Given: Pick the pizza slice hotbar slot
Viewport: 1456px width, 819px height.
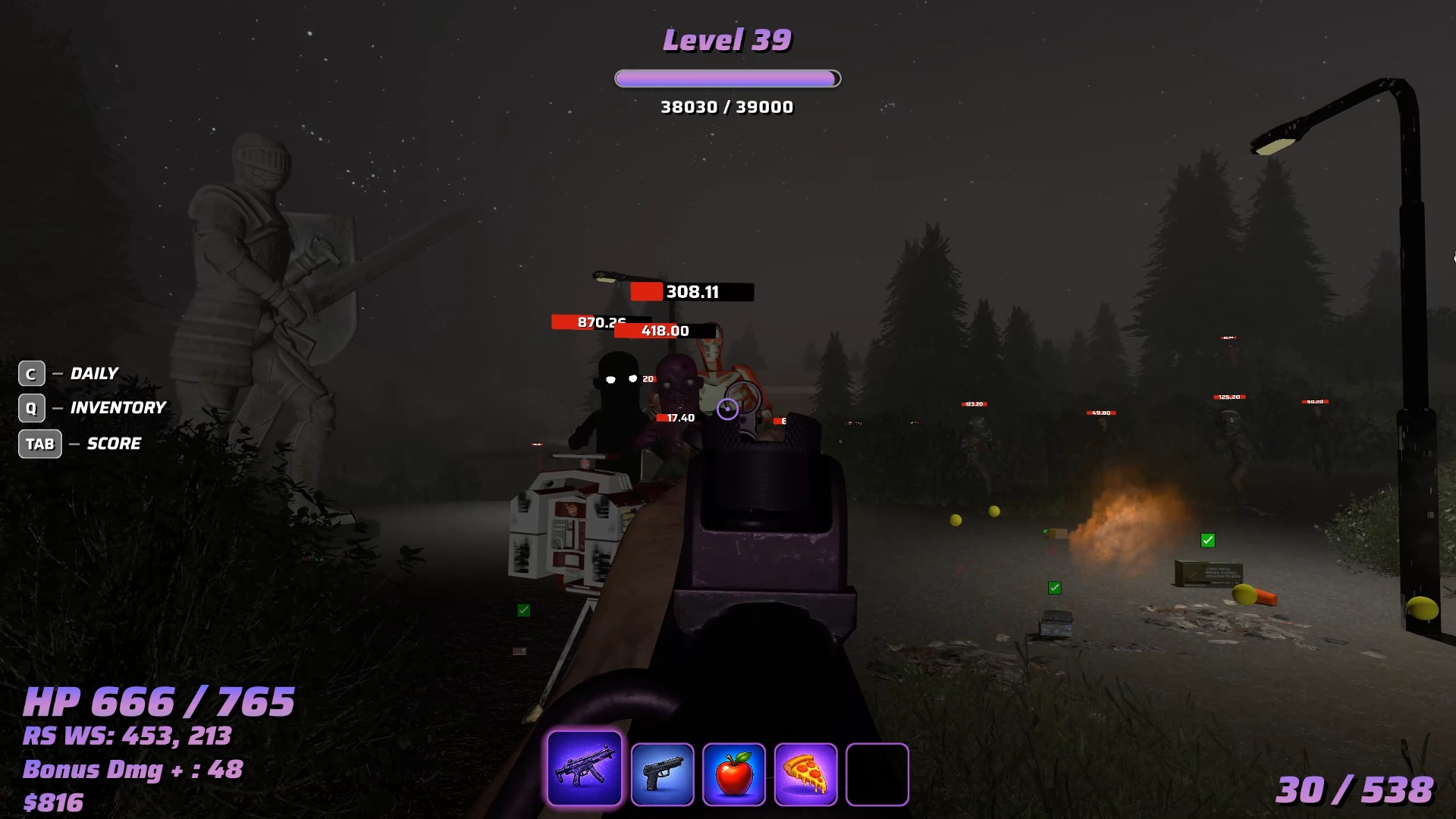Looking at the screenshot, I should click(x=805, y=773).
